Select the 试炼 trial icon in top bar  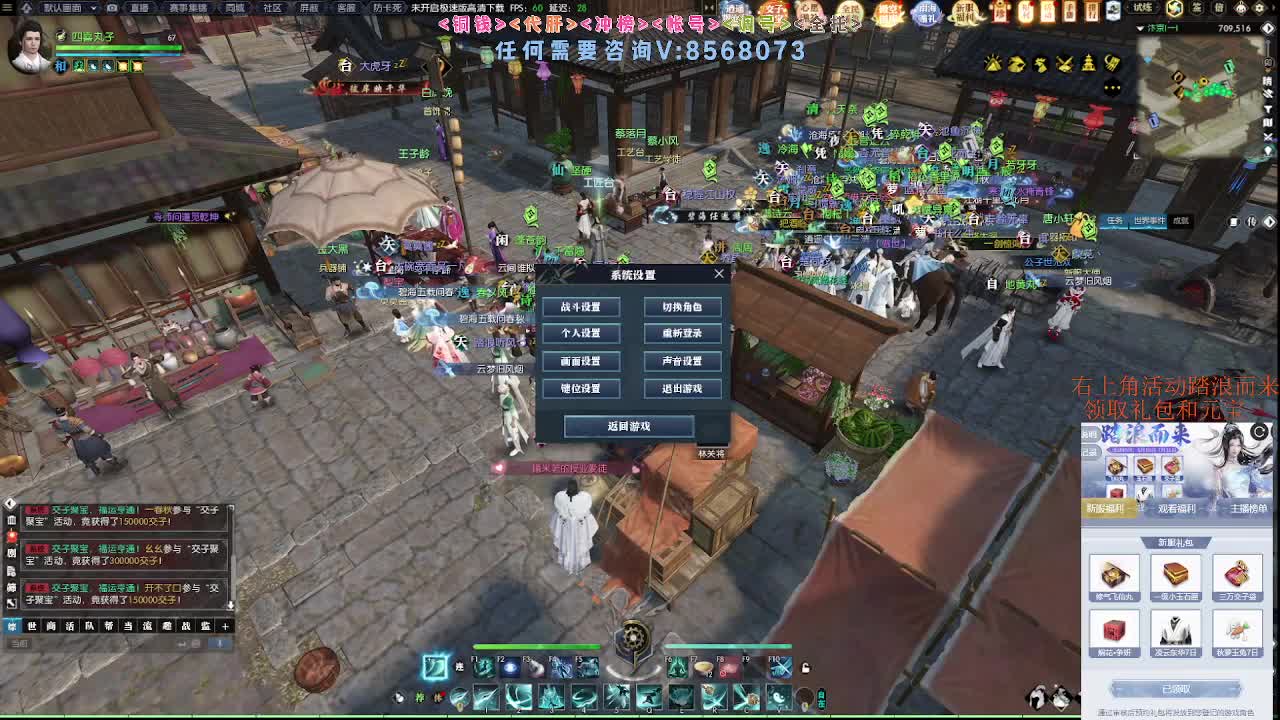[x=1143, y=9]
